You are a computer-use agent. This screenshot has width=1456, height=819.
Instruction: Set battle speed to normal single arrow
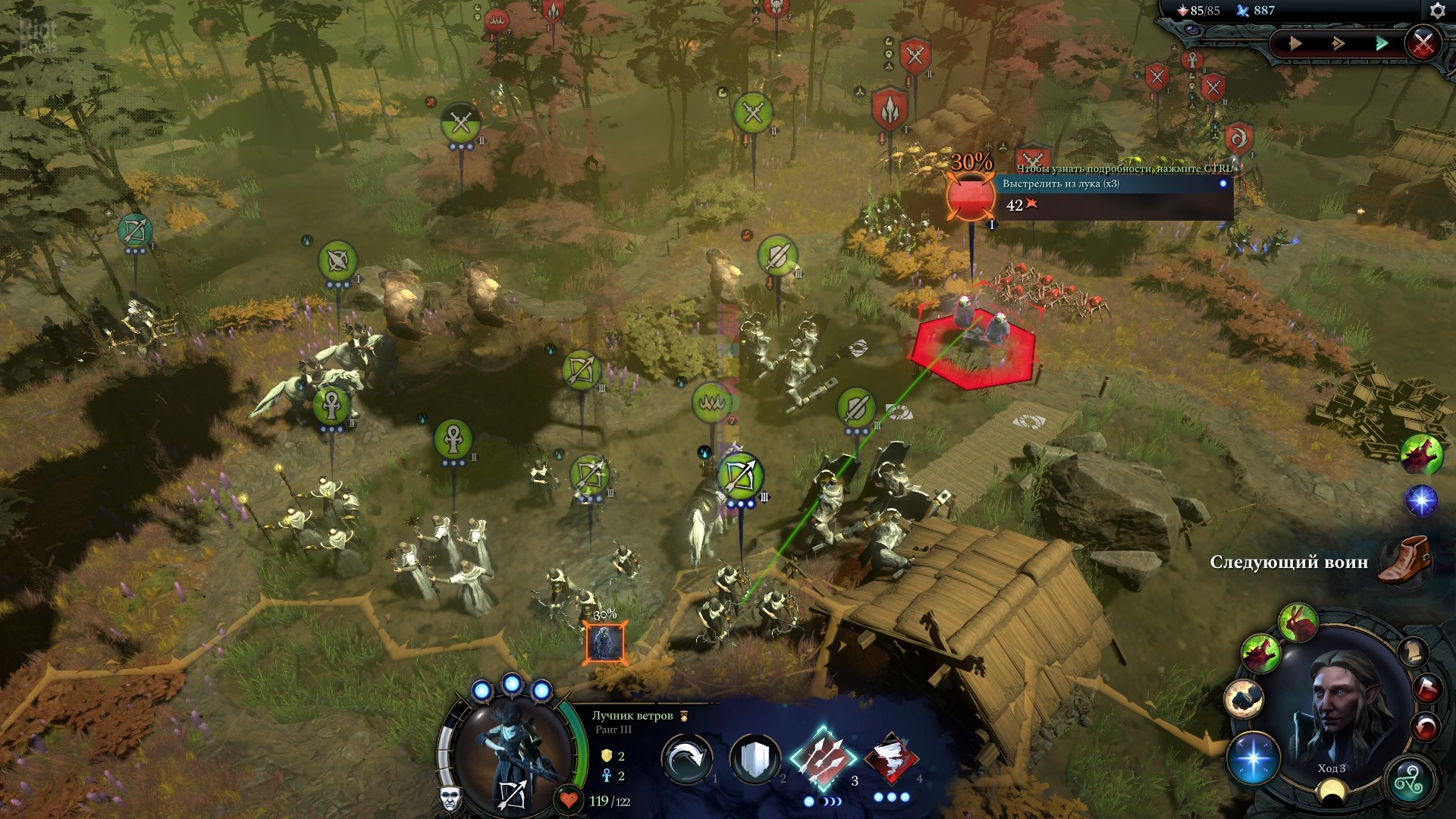click(1295, 43)
